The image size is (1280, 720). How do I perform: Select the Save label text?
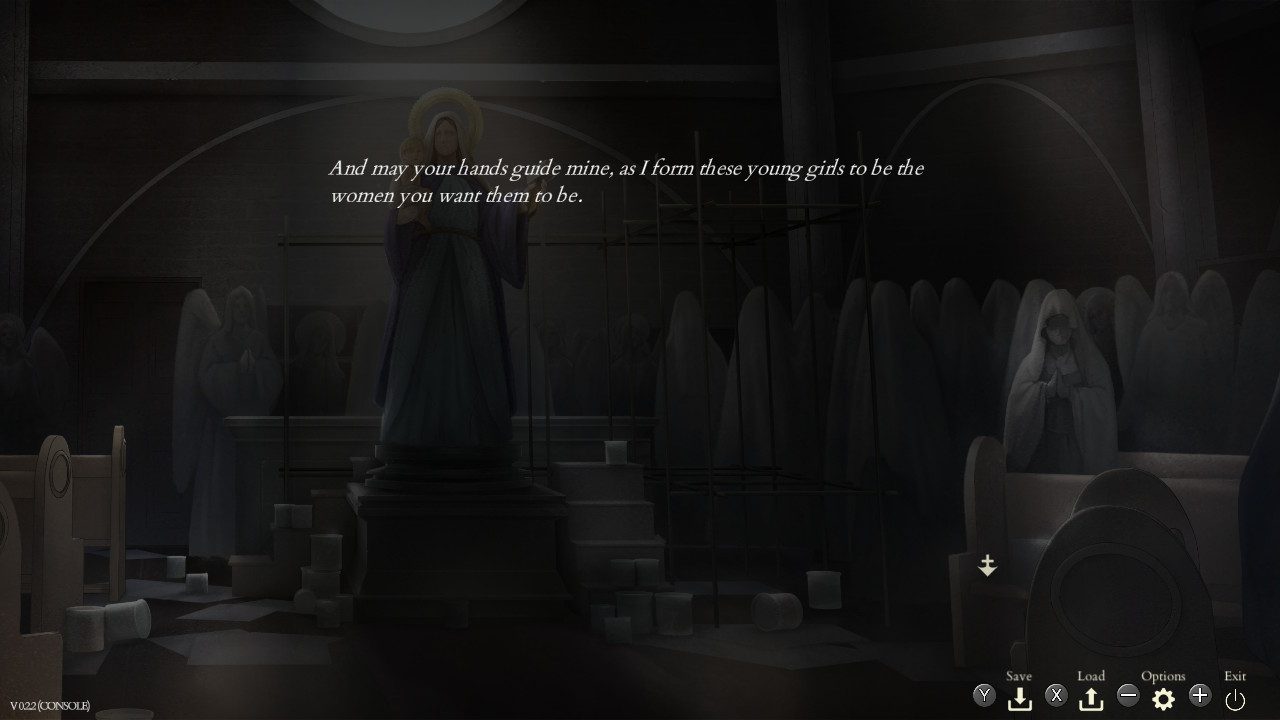1018,676
